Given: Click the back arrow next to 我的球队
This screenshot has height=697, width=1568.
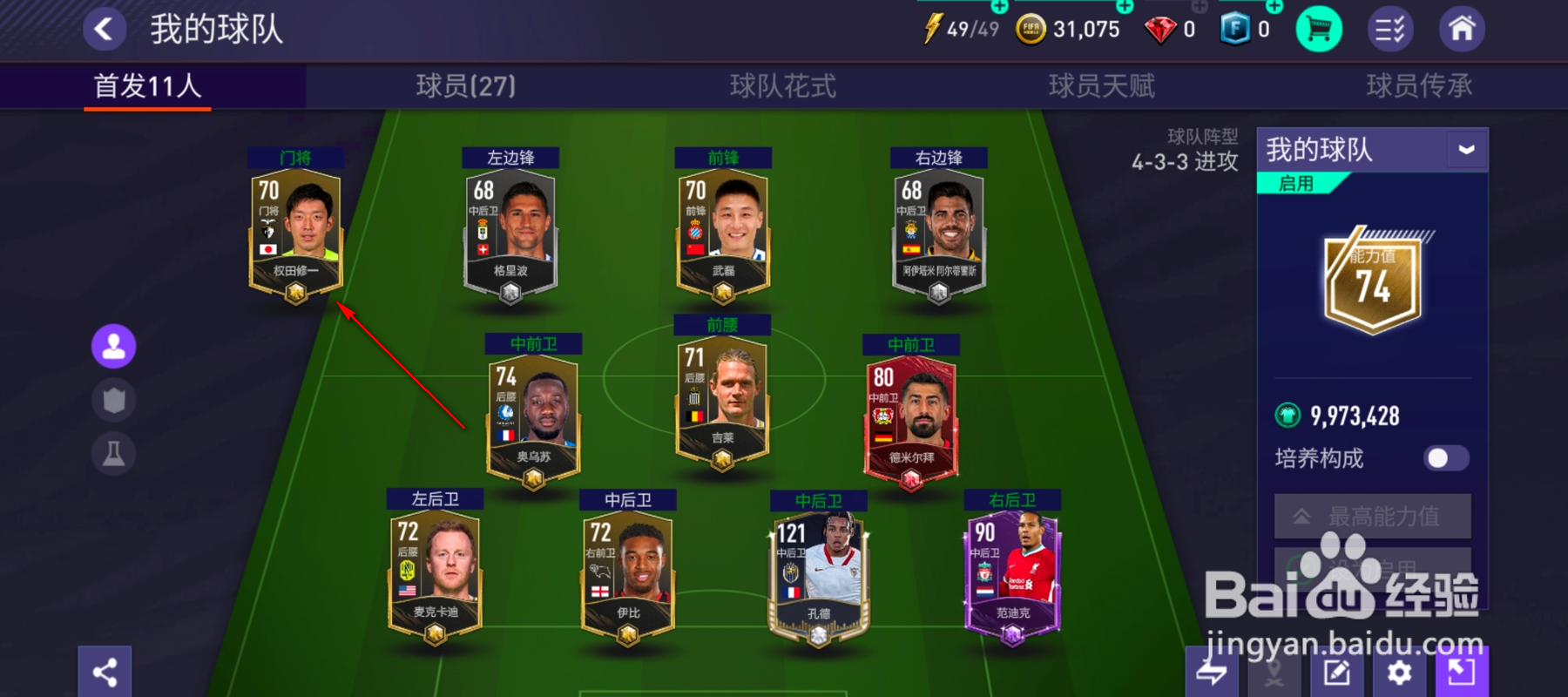Looking at the screenshot, I should pyautogui.click(x=104, y=27).
